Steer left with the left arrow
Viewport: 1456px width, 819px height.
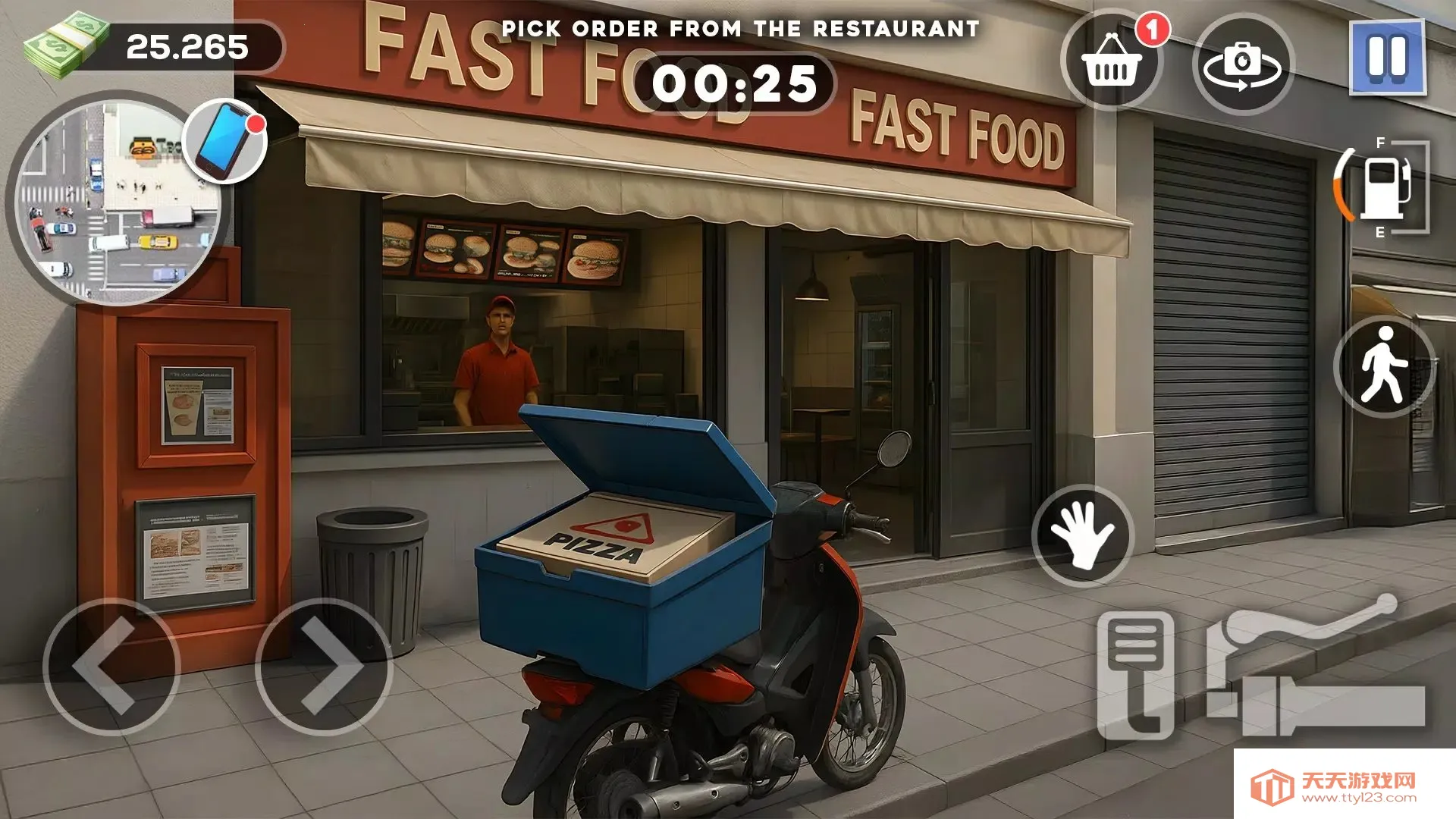point(111,667)
